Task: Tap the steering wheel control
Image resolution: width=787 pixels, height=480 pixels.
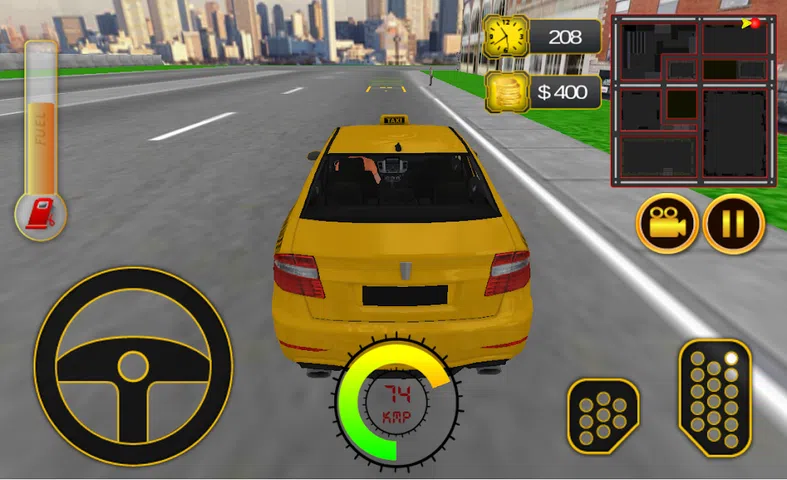Action: click(133, 365)
